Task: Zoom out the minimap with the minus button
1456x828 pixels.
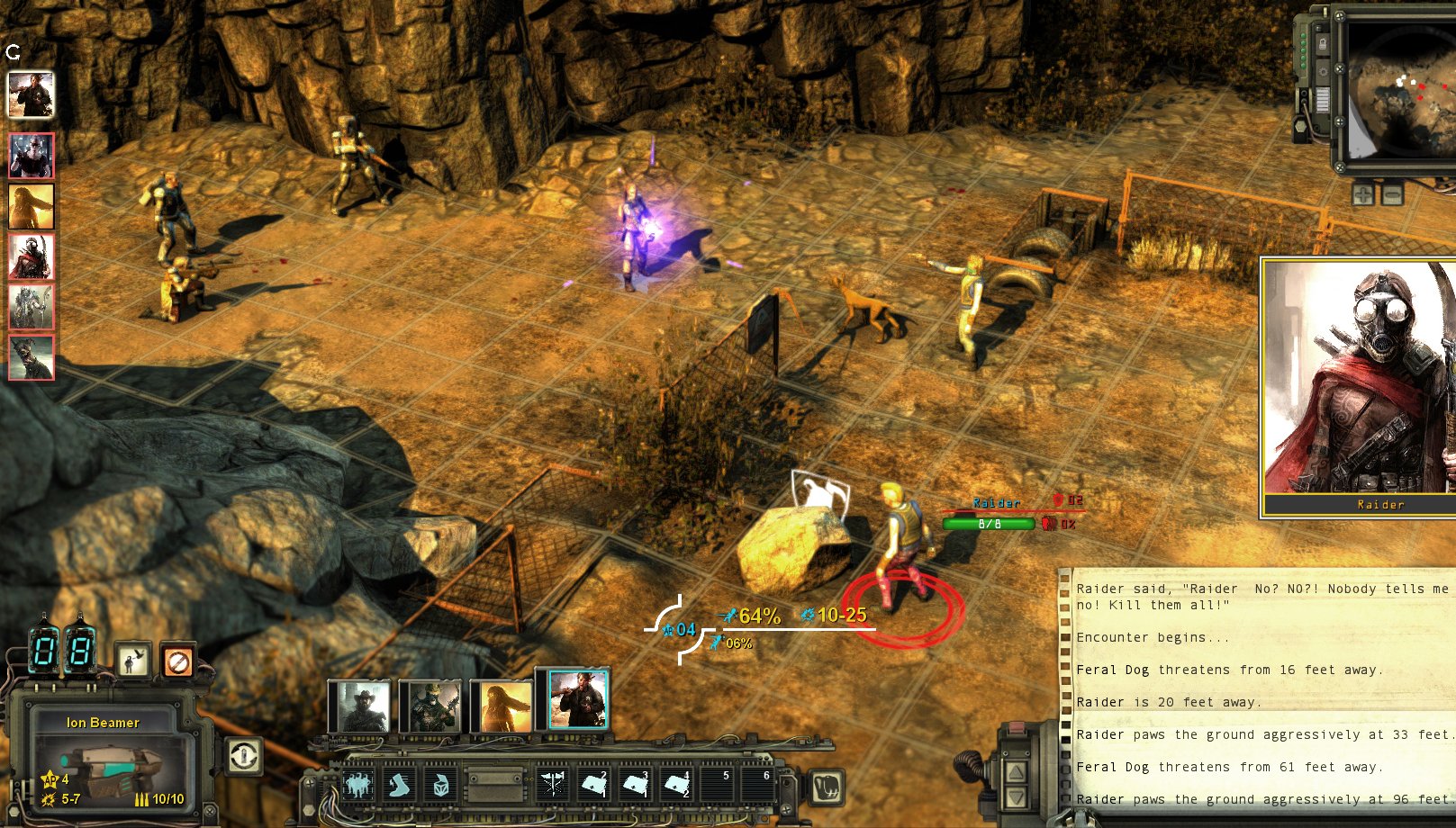Action: tap(1392, 194)
